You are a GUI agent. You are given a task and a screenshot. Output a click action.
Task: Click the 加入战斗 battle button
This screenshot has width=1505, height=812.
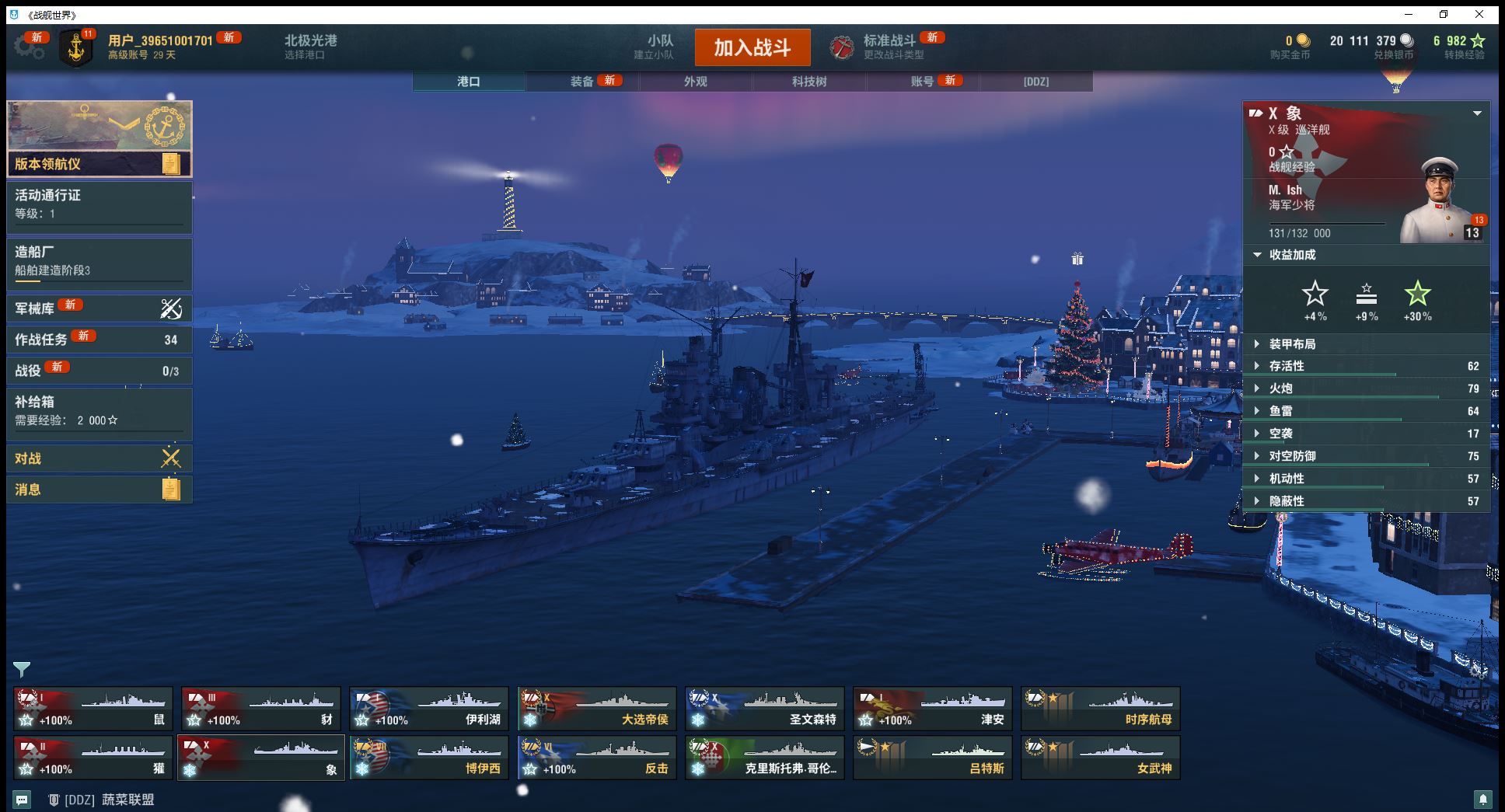[x=752, y=47]
